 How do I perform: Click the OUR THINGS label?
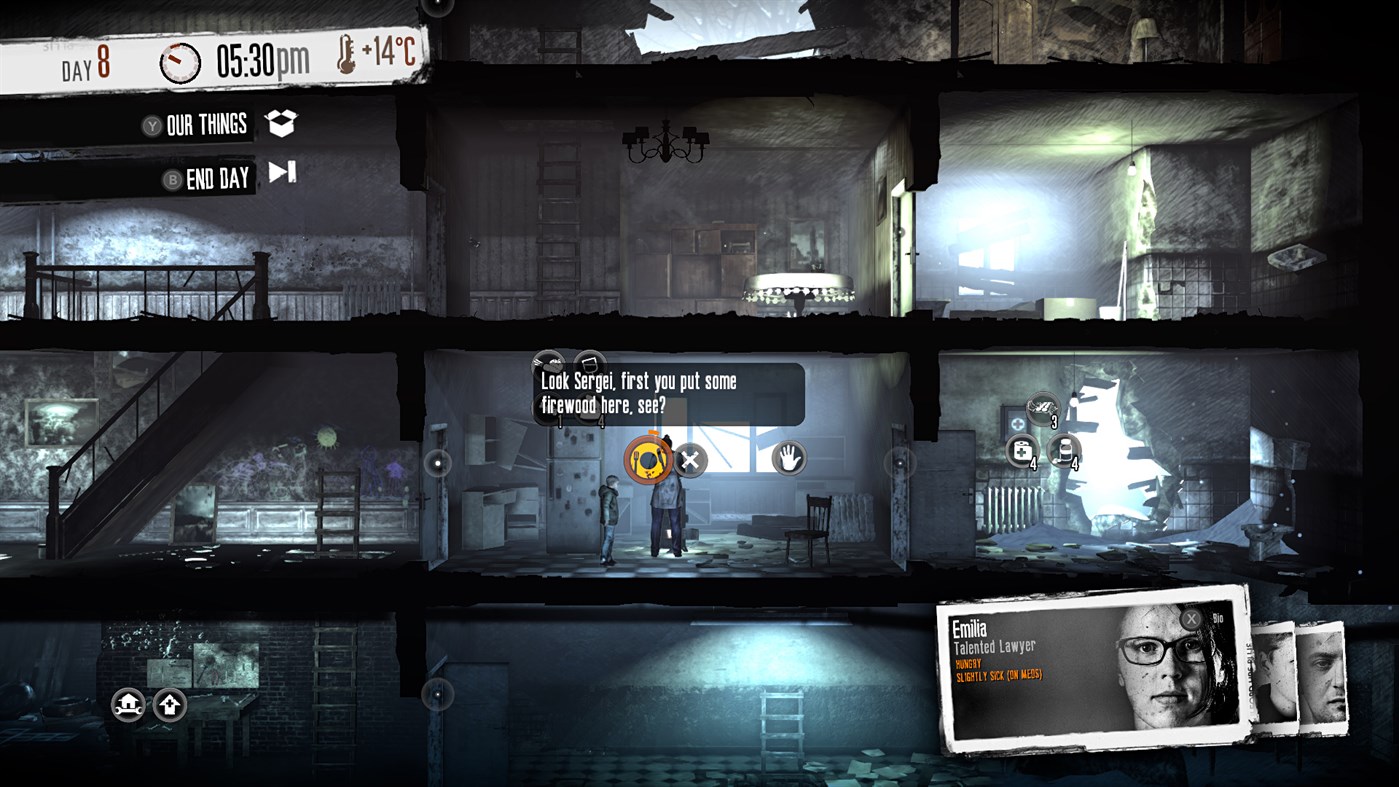[205, 124]
